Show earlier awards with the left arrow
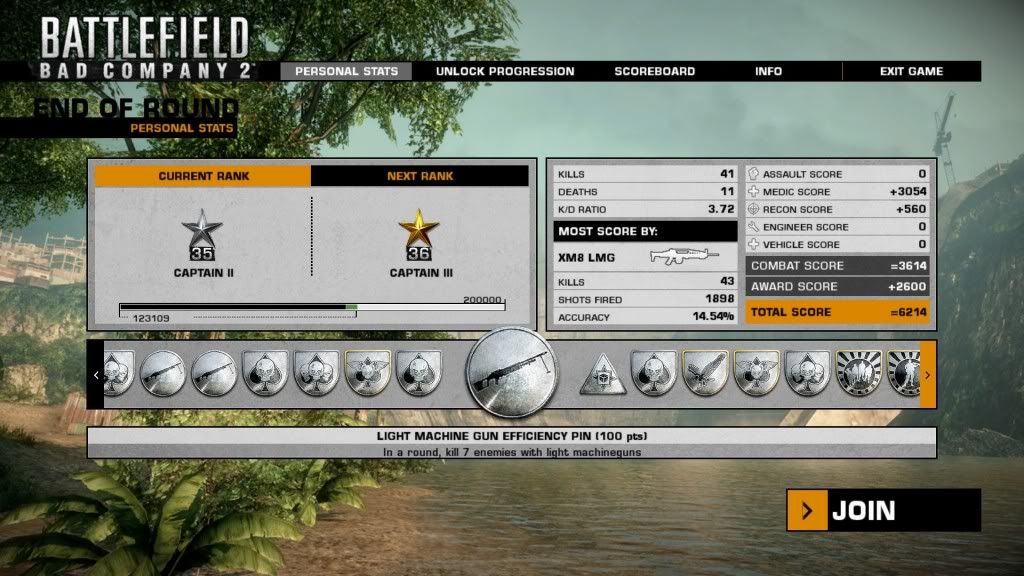This screenshot has height=576, width=1024. point(96,375)
